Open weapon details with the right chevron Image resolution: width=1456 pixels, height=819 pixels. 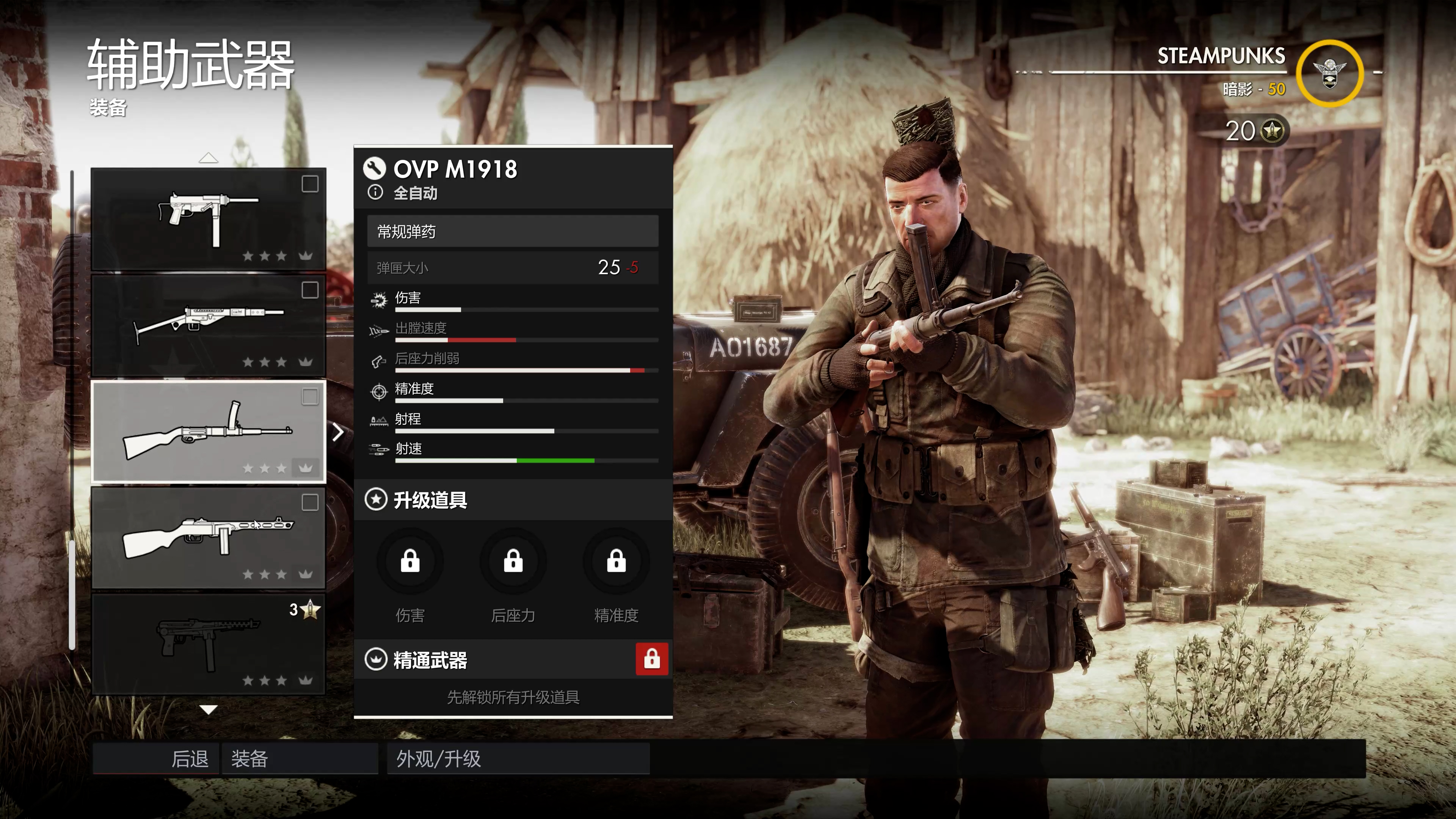tap(338, 432)
